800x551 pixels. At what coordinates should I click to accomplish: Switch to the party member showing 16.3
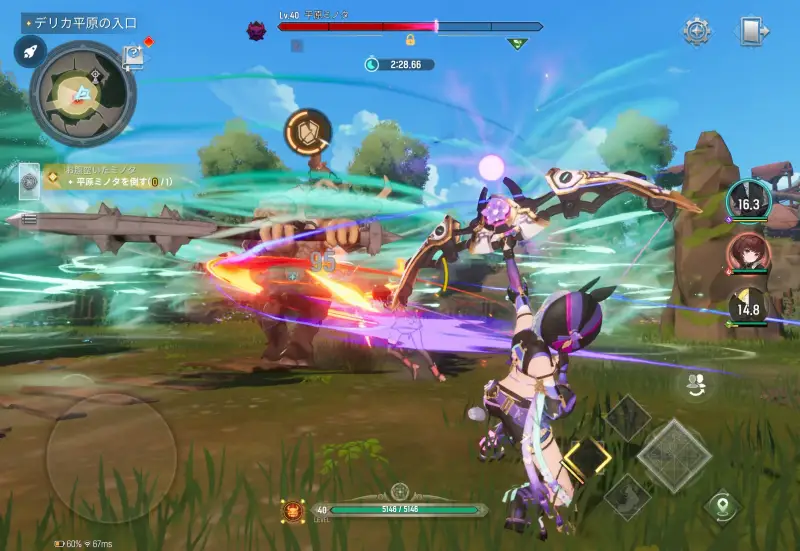[745, 201]
